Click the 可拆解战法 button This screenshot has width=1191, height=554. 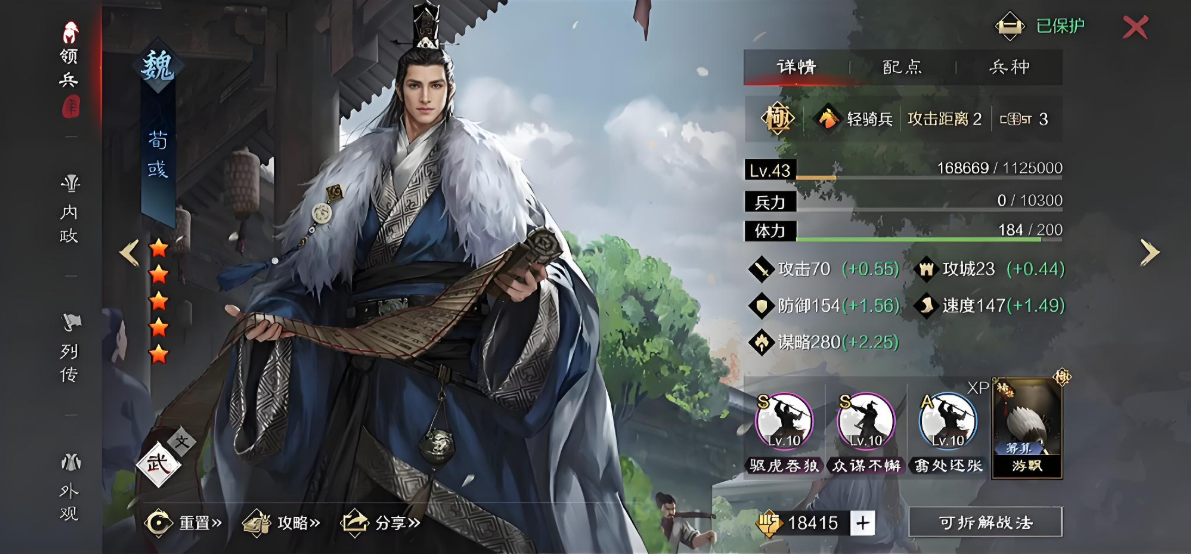(985, 522)
